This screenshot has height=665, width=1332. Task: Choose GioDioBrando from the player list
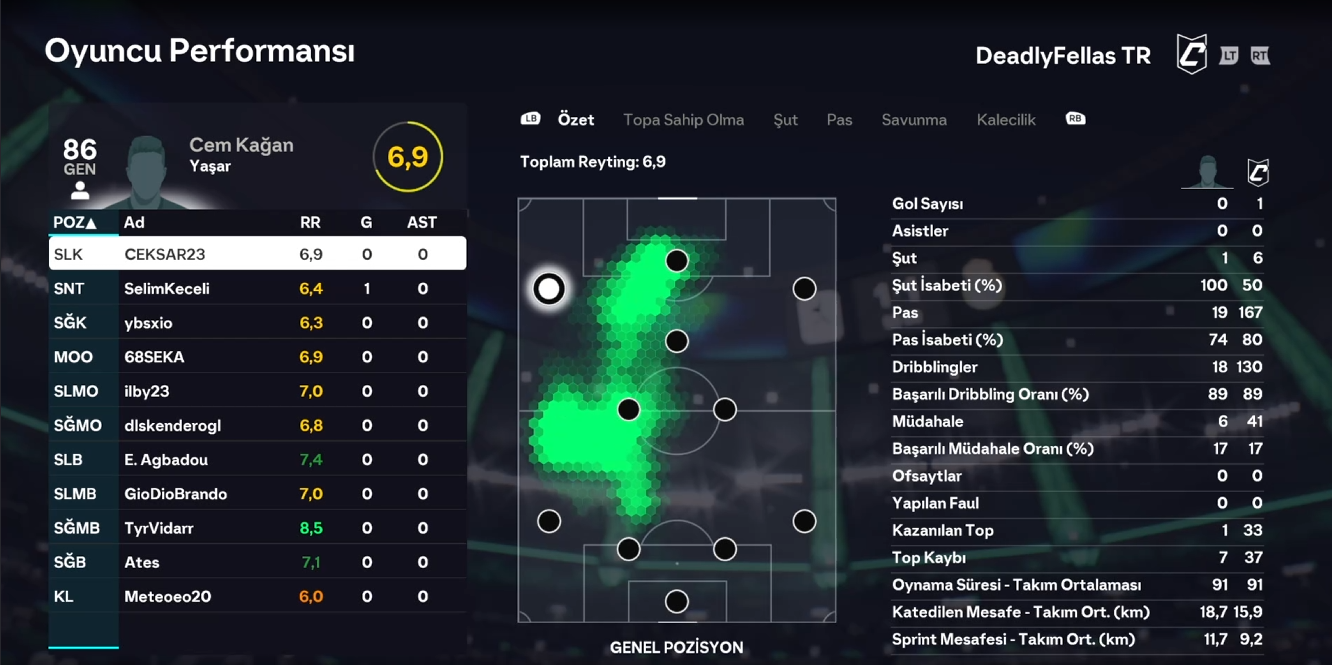point(257,494)
